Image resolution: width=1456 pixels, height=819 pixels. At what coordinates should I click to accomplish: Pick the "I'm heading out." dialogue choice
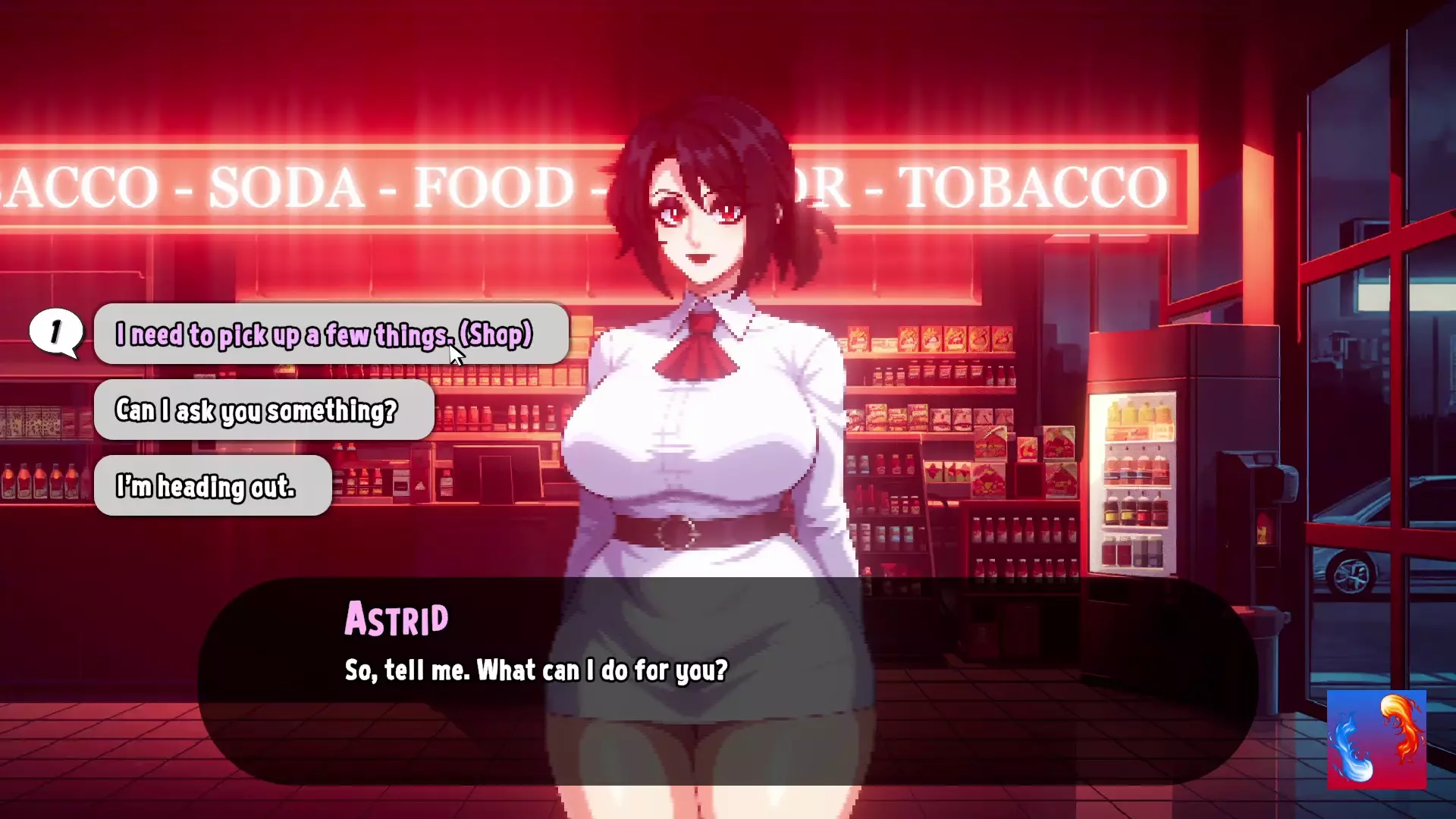[x=212, y=486]
